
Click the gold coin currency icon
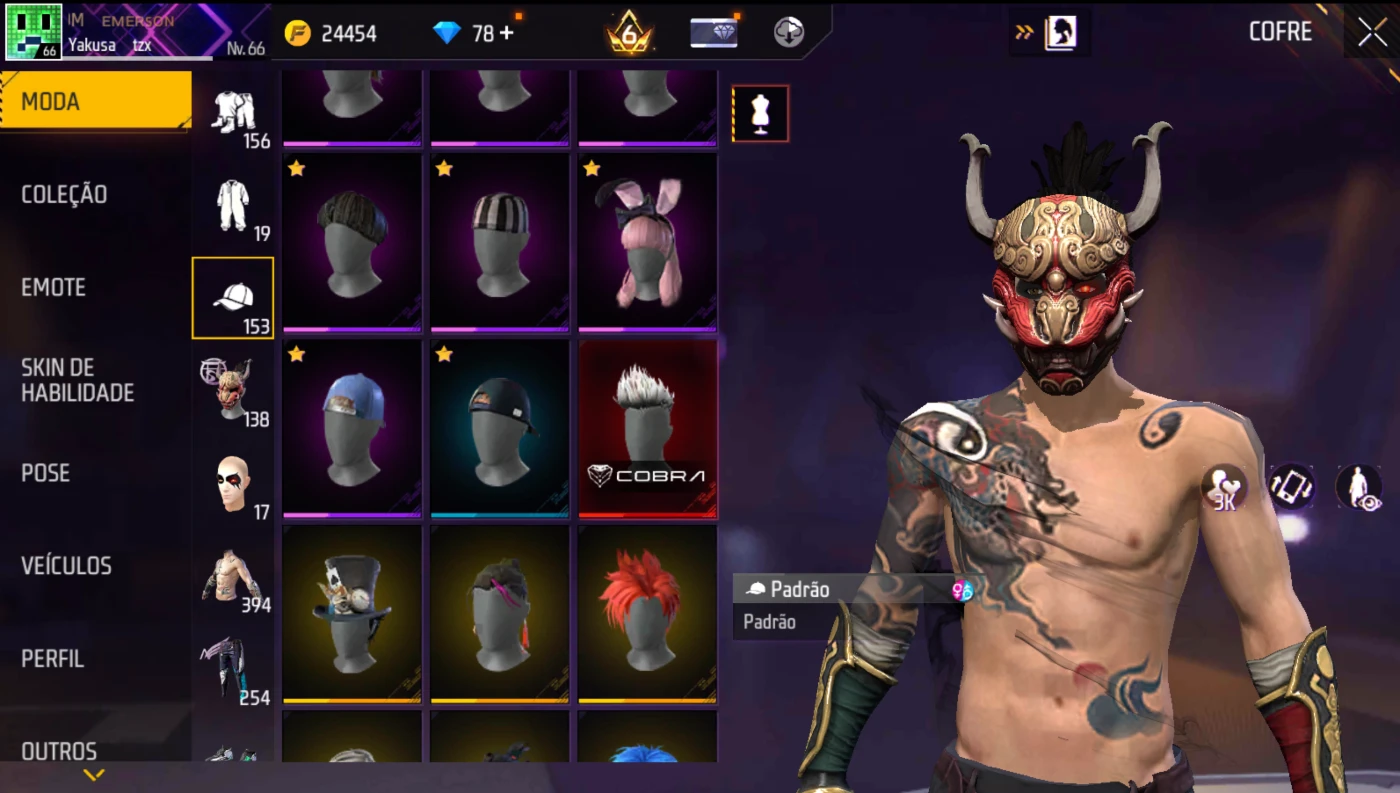pos(298,33)
